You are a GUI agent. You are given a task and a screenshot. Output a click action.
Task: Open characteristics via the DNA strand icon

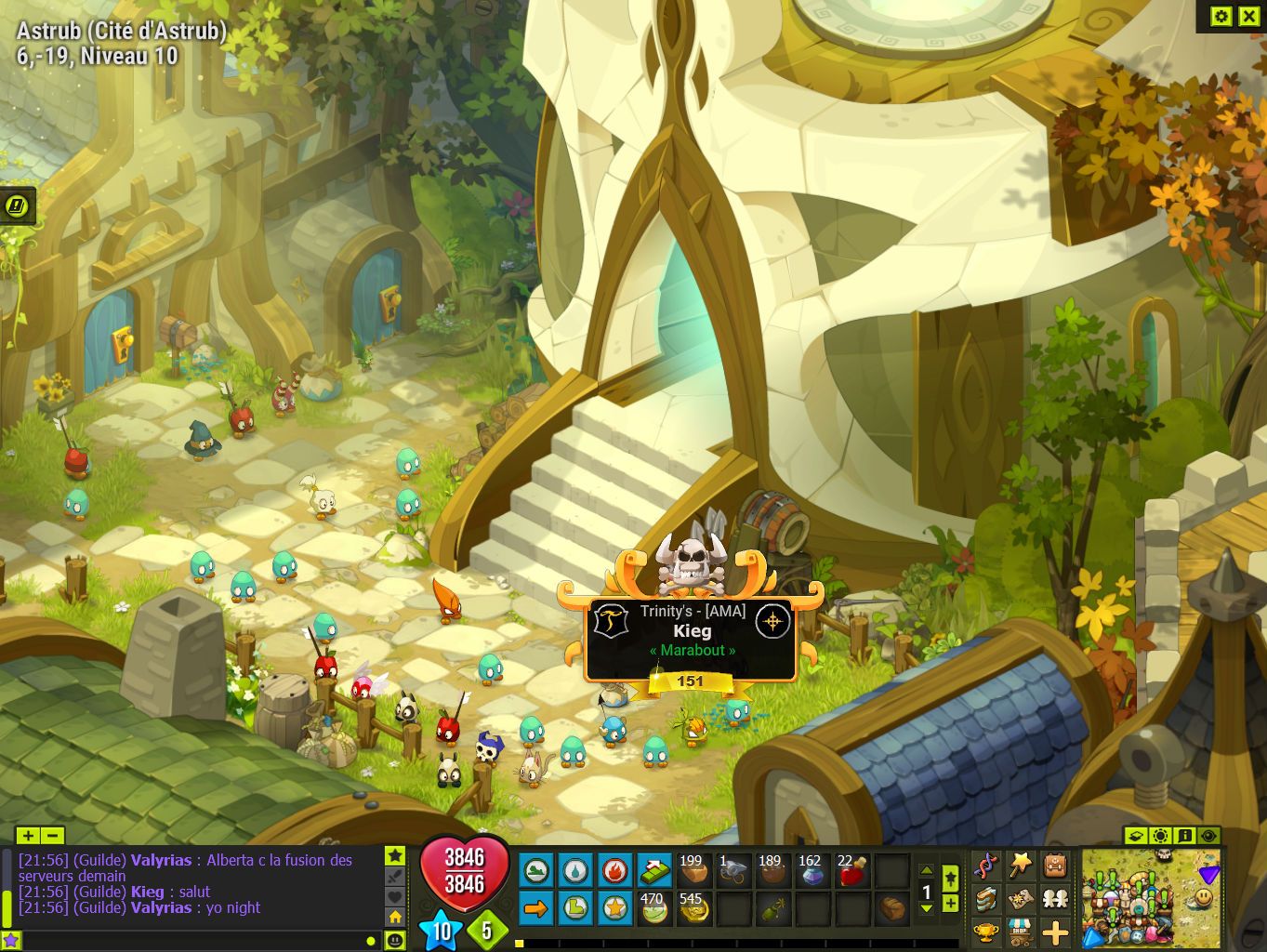pos(987,864)
